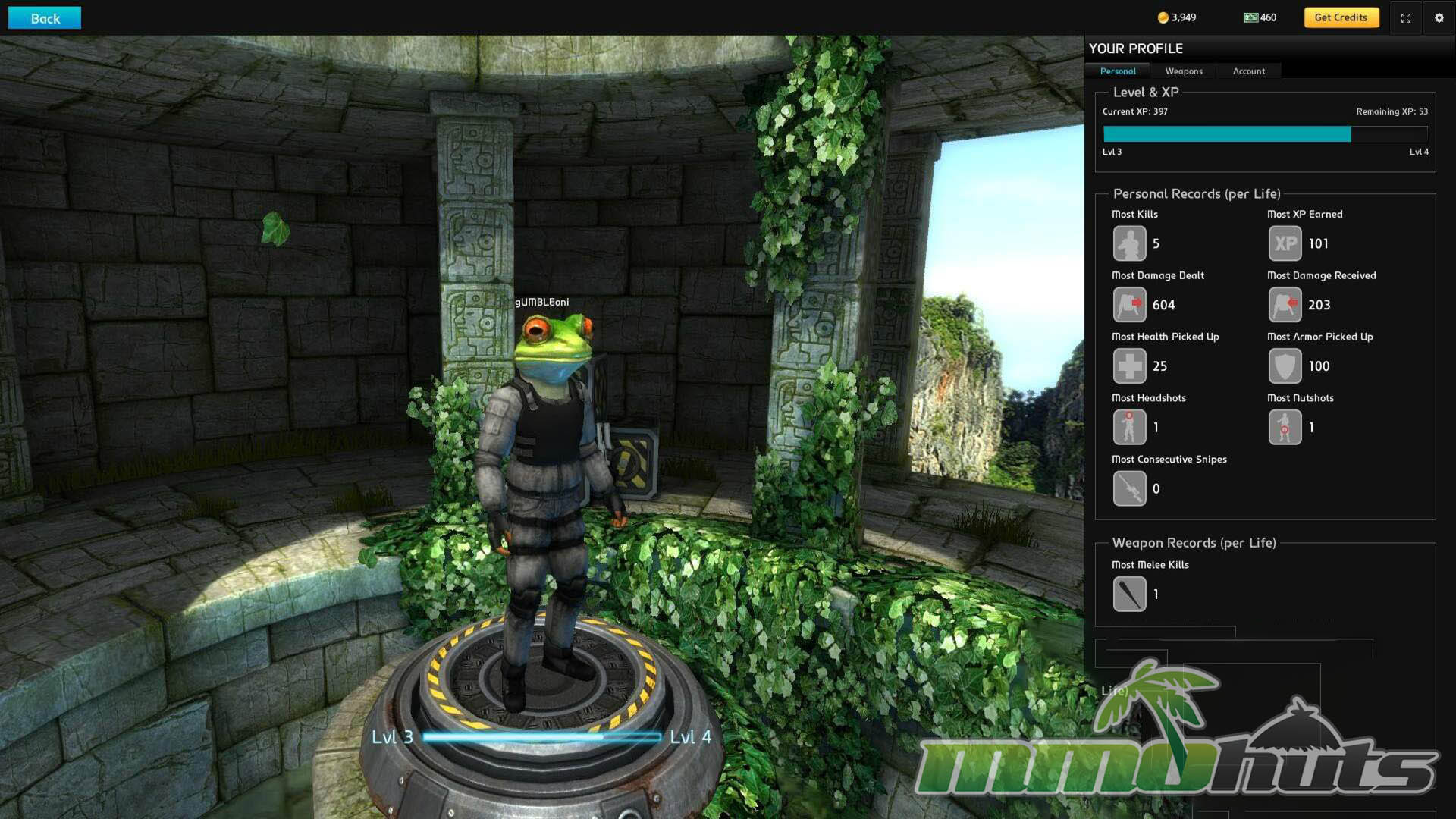1456x819 pixels.
Task: Select the Most Kills record icon
Action: 1129,244
